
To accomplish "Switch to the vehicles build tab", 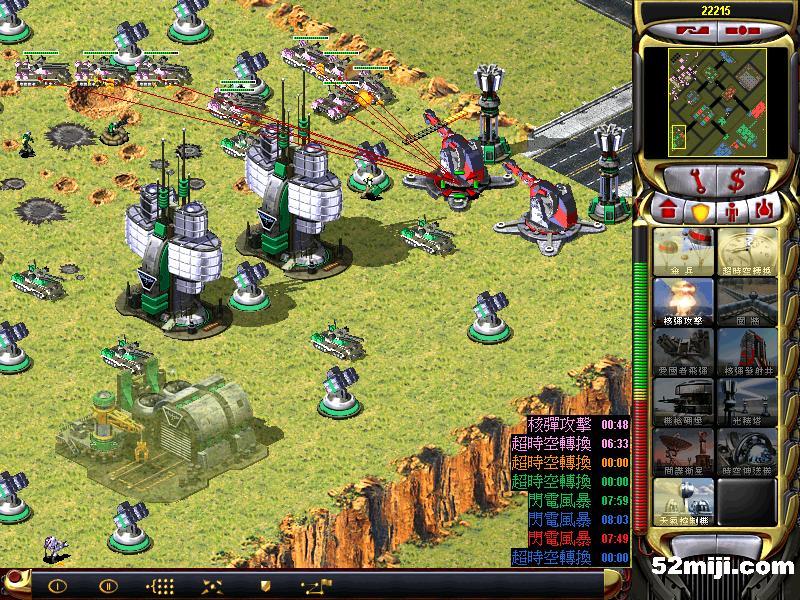I will (763, 211).
